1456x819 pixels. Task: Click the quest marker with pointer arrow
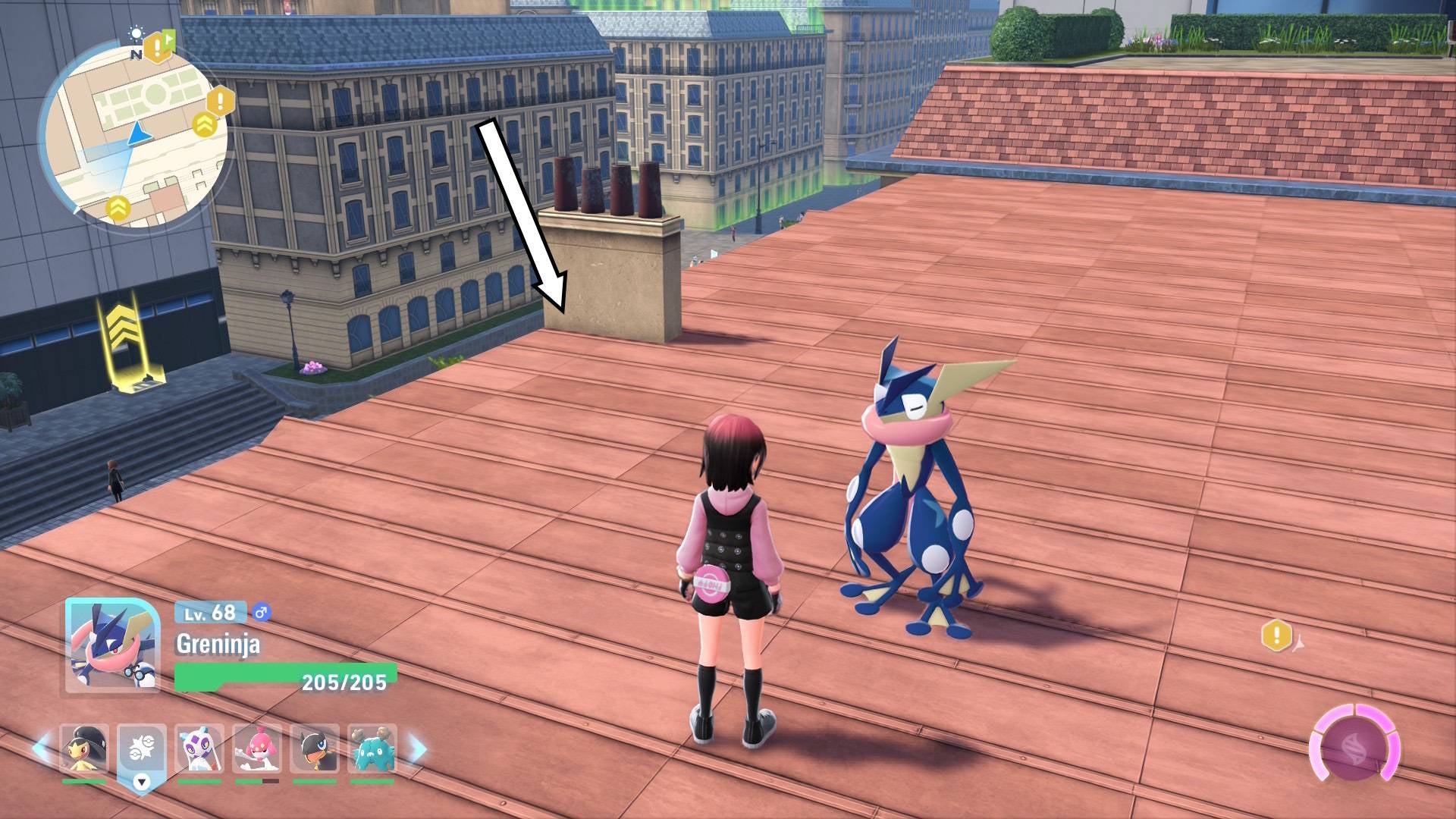pos(1279,635)
